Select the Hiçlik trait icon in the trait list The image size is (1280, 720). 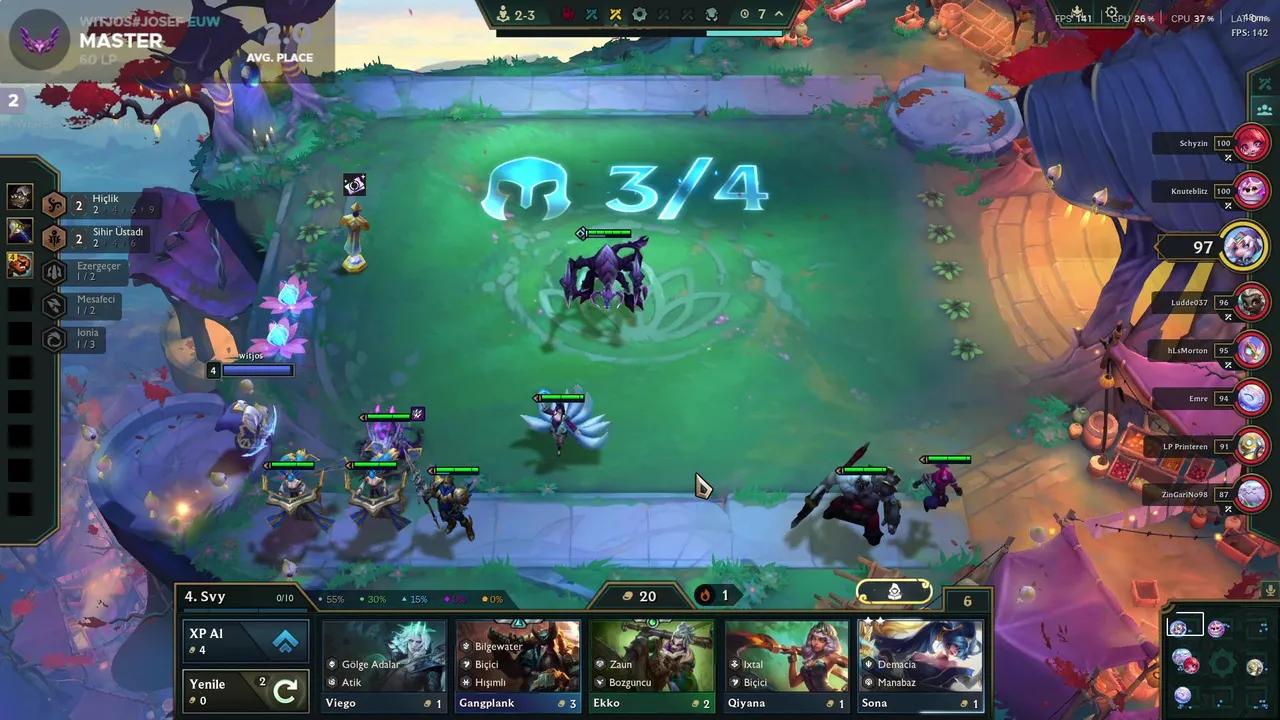pos(54,203)
